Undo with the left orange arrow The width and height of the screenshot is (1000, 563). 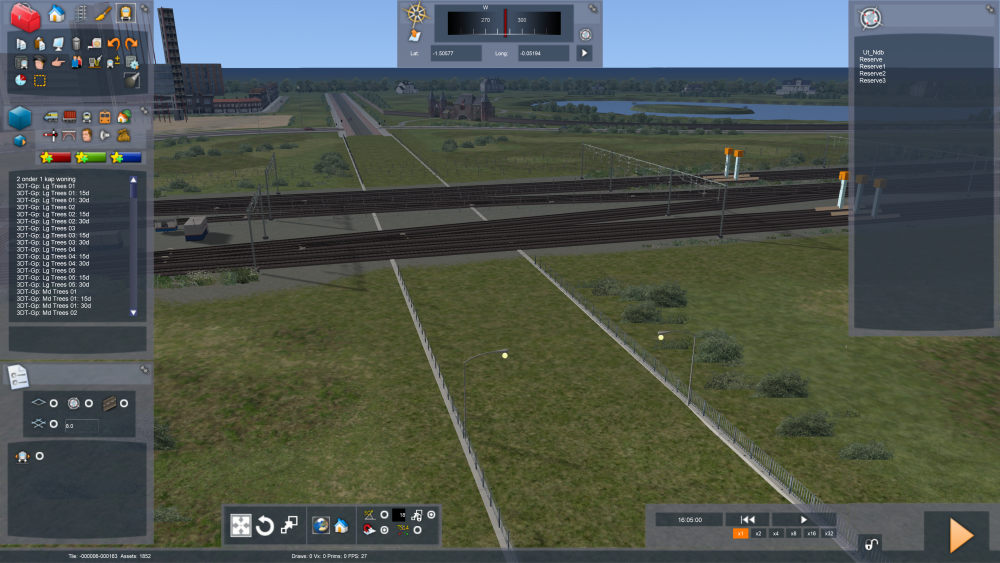(113, 43)
